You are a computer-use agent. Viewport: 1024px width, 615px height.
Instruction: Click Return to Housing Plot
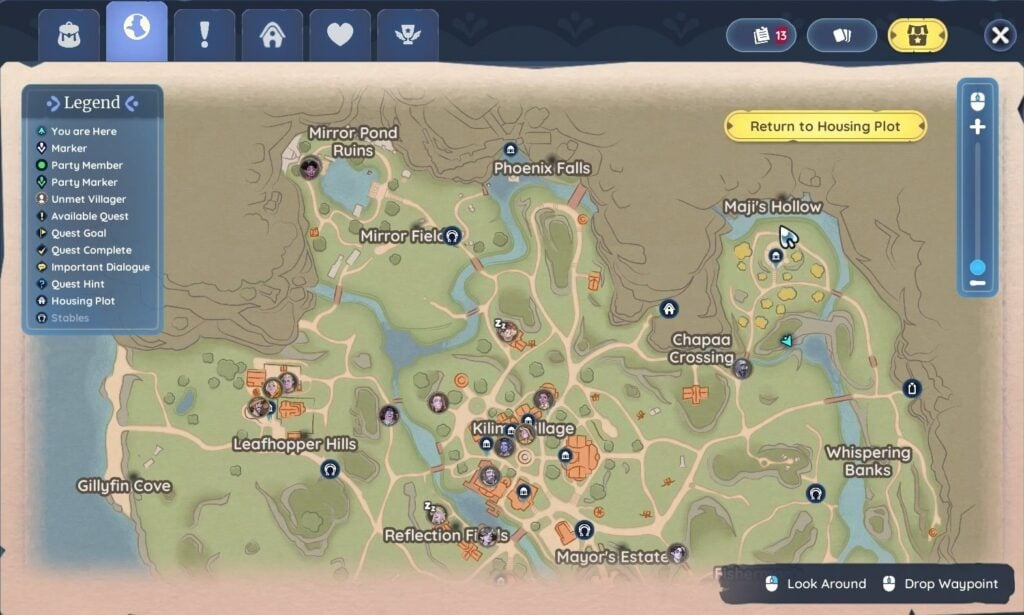pos(825,127)
